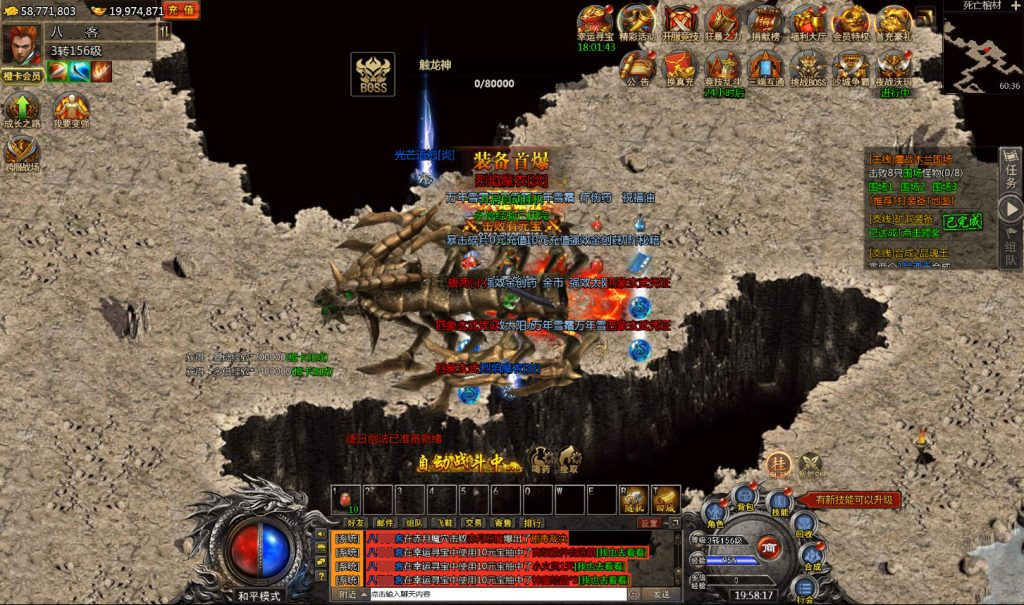Screen dimensions: 1024x605
Task: Open the 充值 recharge button
Action: click(x=182, y=10)
